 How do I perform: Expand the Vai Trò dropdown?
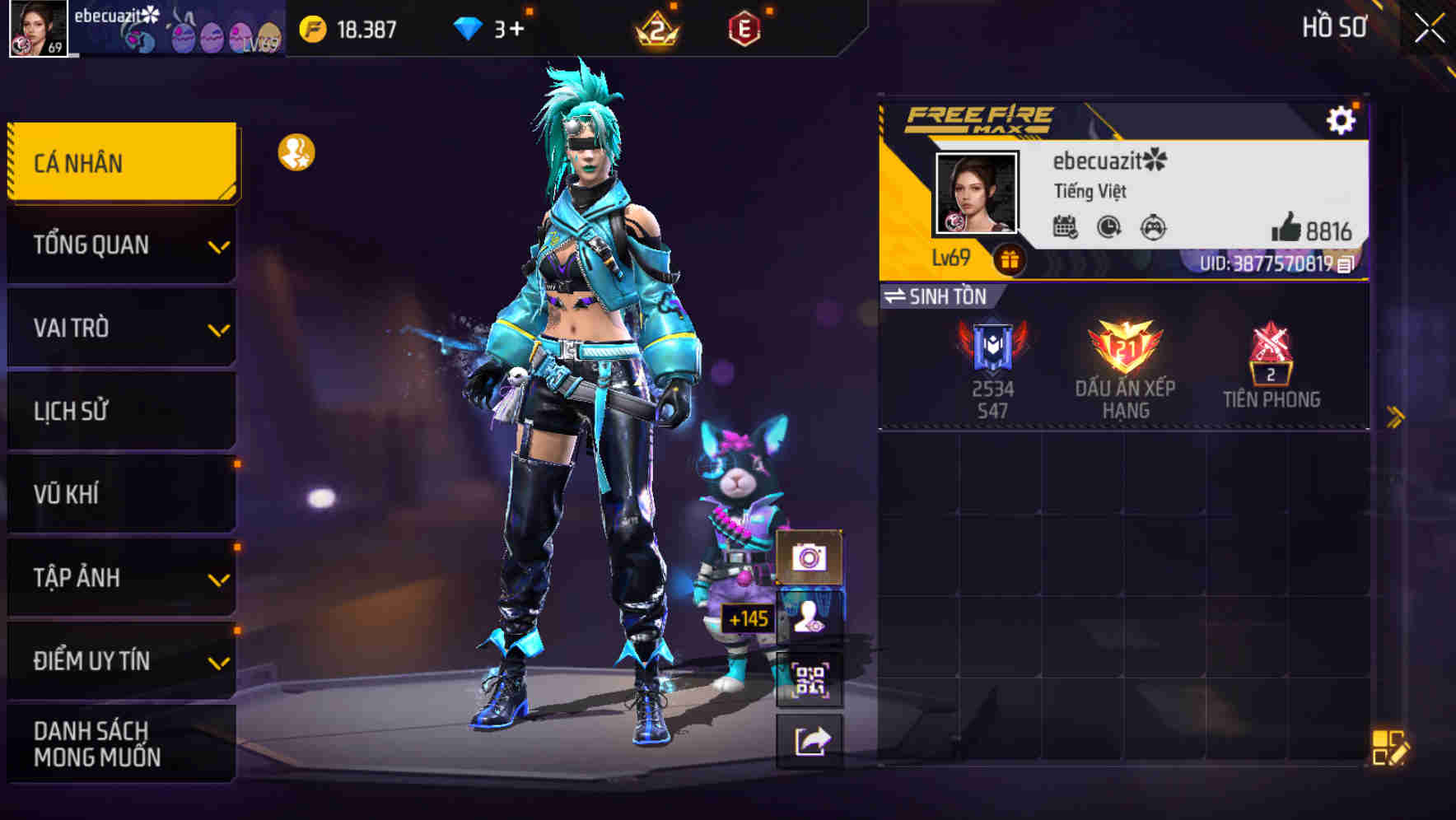(x=120, y=328)
